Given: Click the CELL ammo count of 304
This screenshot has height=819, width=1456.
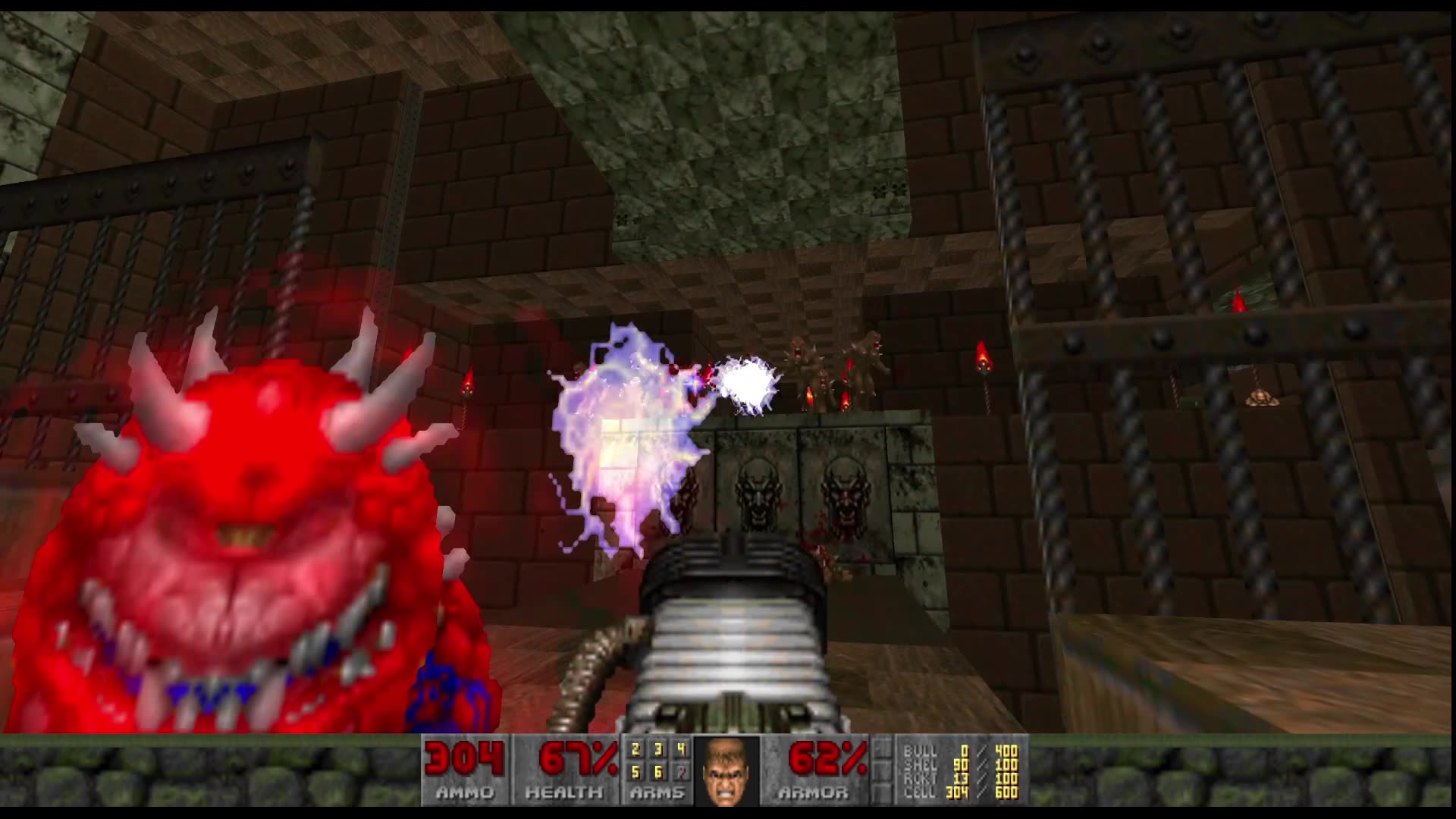Looking at the screenshot, I should (x=957, y=792).
